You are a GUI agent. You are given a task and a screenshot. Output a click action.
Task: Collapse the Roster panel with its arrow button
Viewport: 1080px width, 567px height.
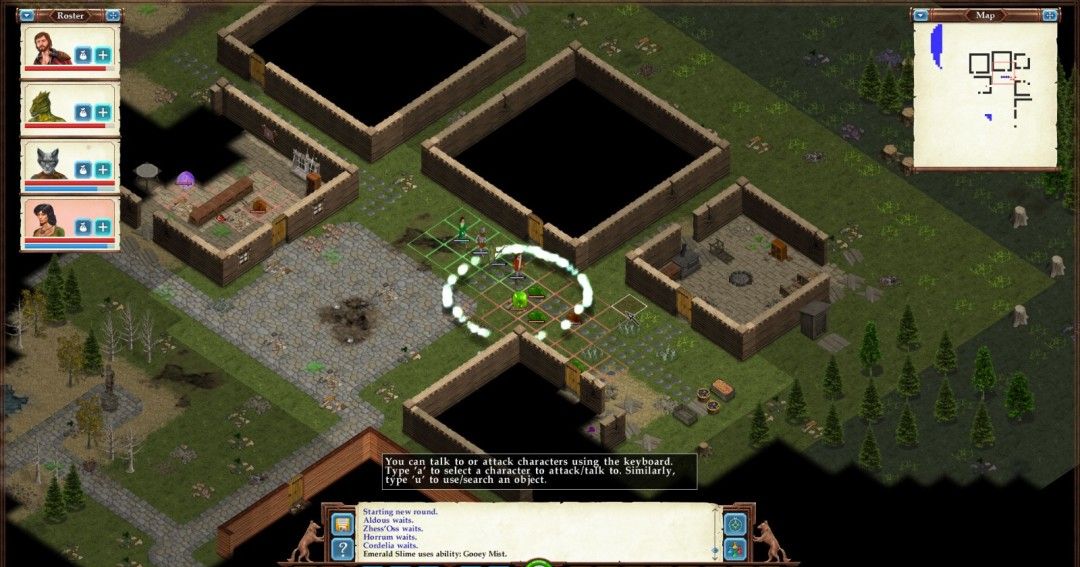click(x=27, y=15)
